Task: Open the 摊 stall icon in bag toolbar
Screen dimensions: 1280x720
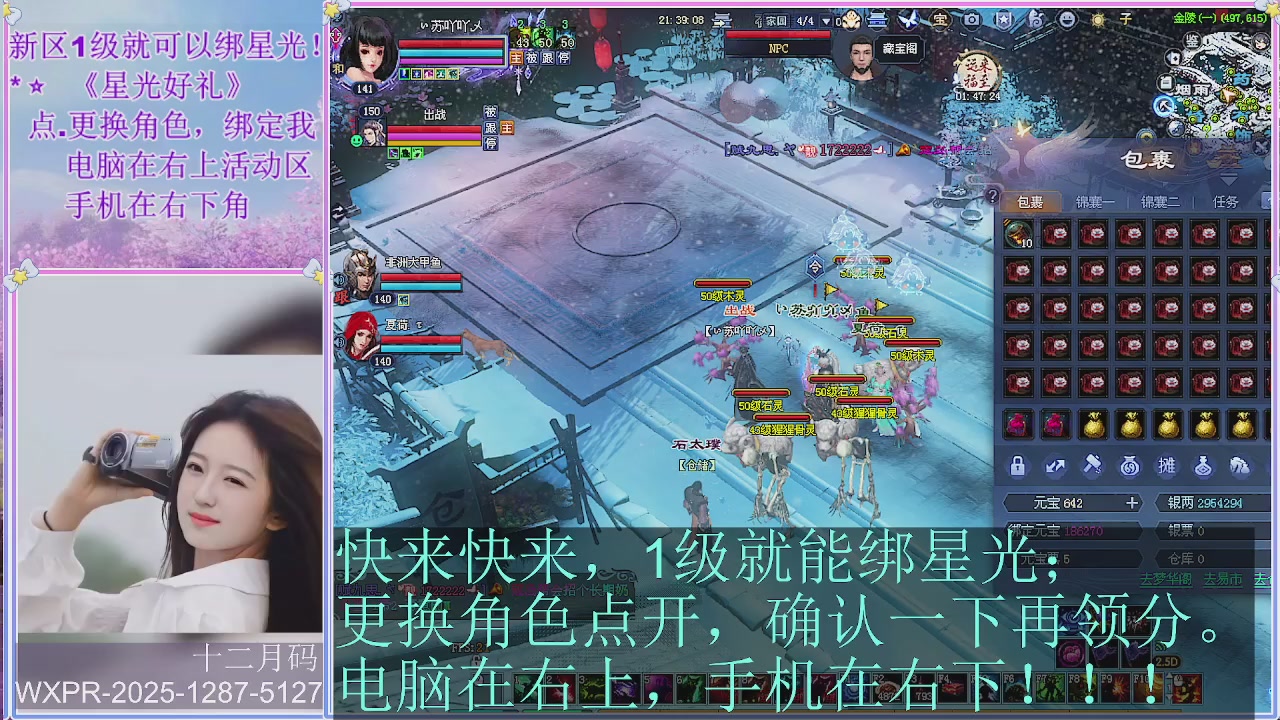Action: pos(1167,466)
